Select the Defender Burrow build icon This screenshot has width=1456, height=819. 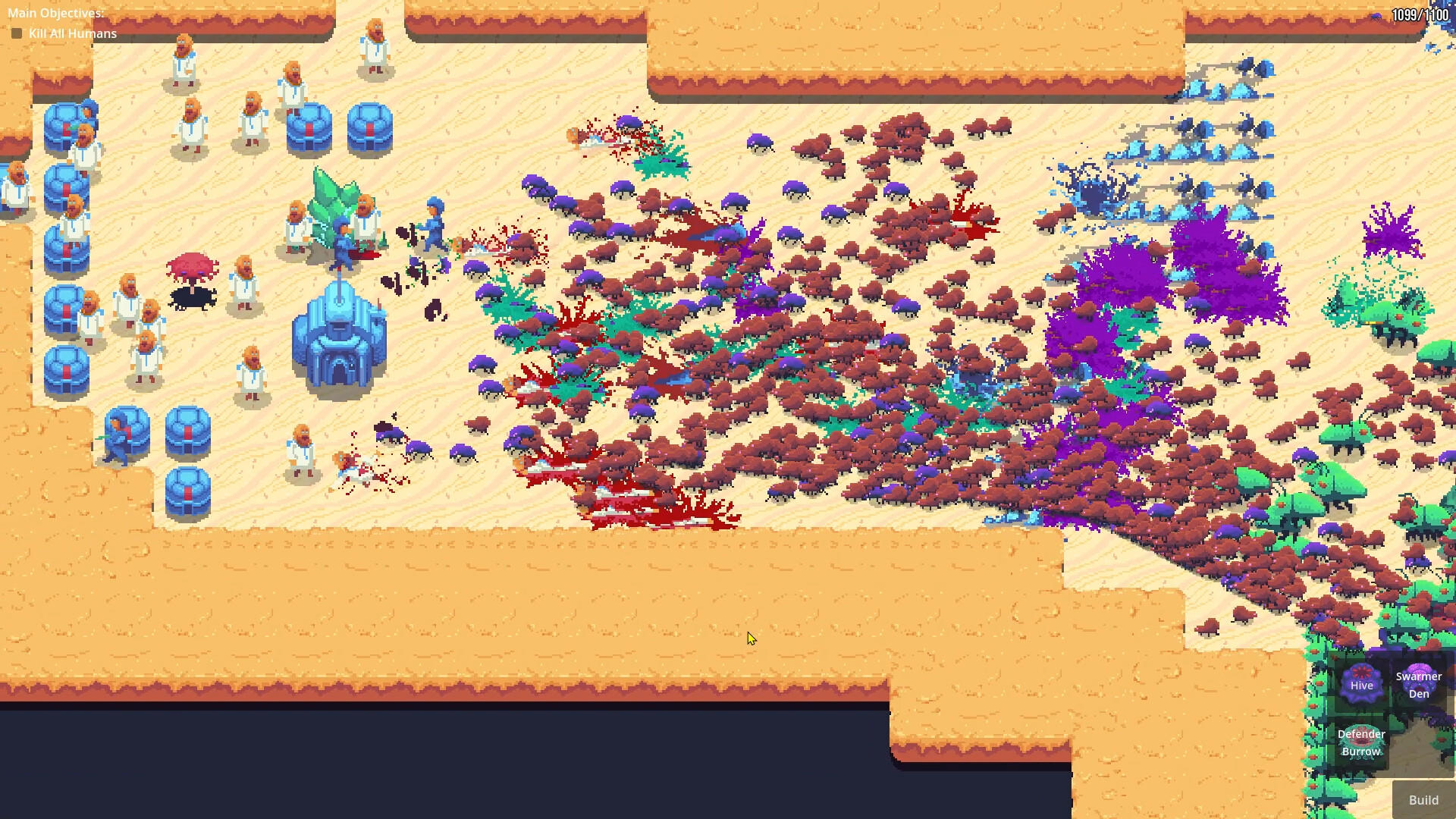click(1361, 742)
